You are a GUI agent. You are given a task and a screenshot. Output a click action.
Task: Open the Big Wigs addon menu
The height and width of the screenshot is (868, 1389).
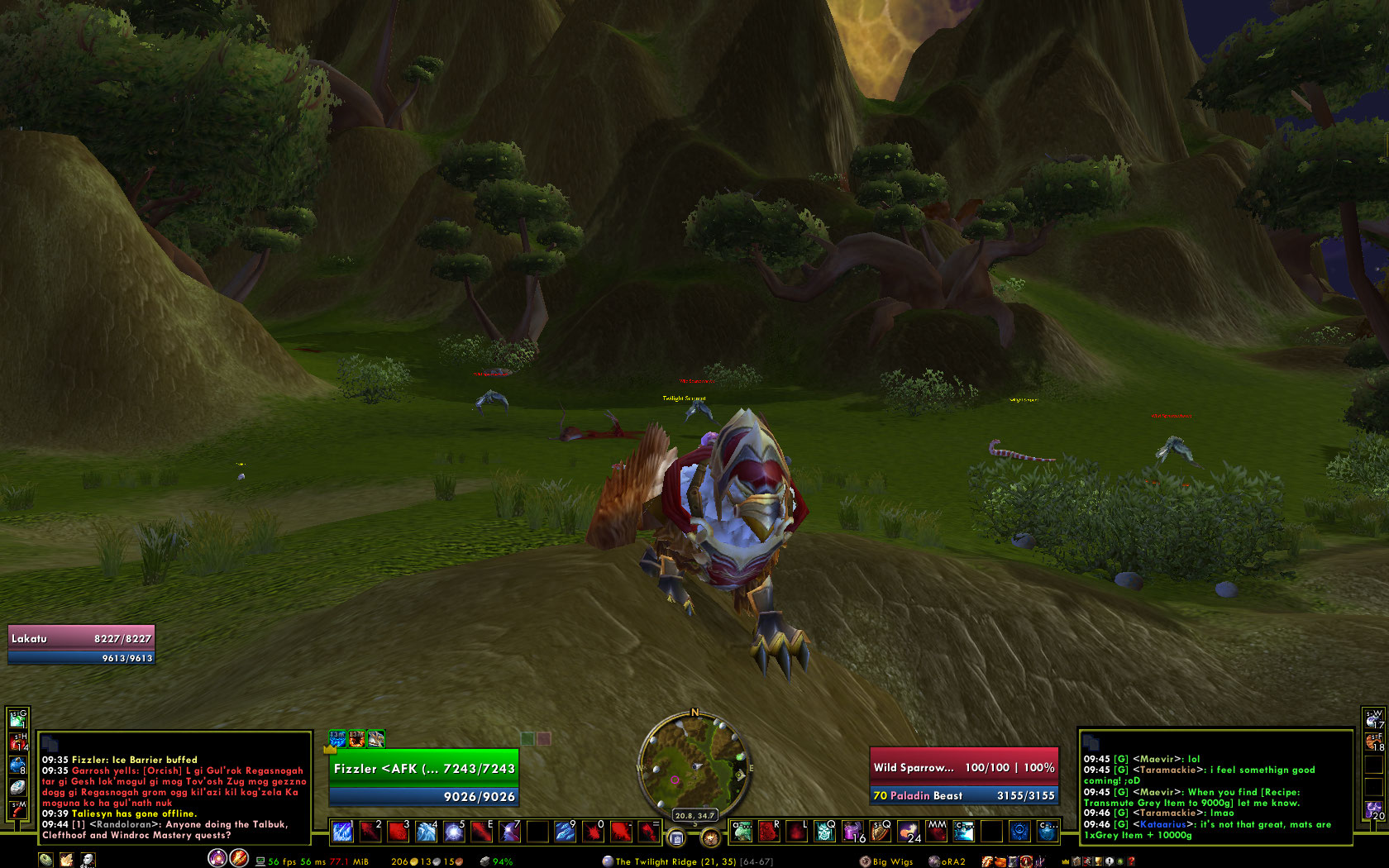coord(887,861)
